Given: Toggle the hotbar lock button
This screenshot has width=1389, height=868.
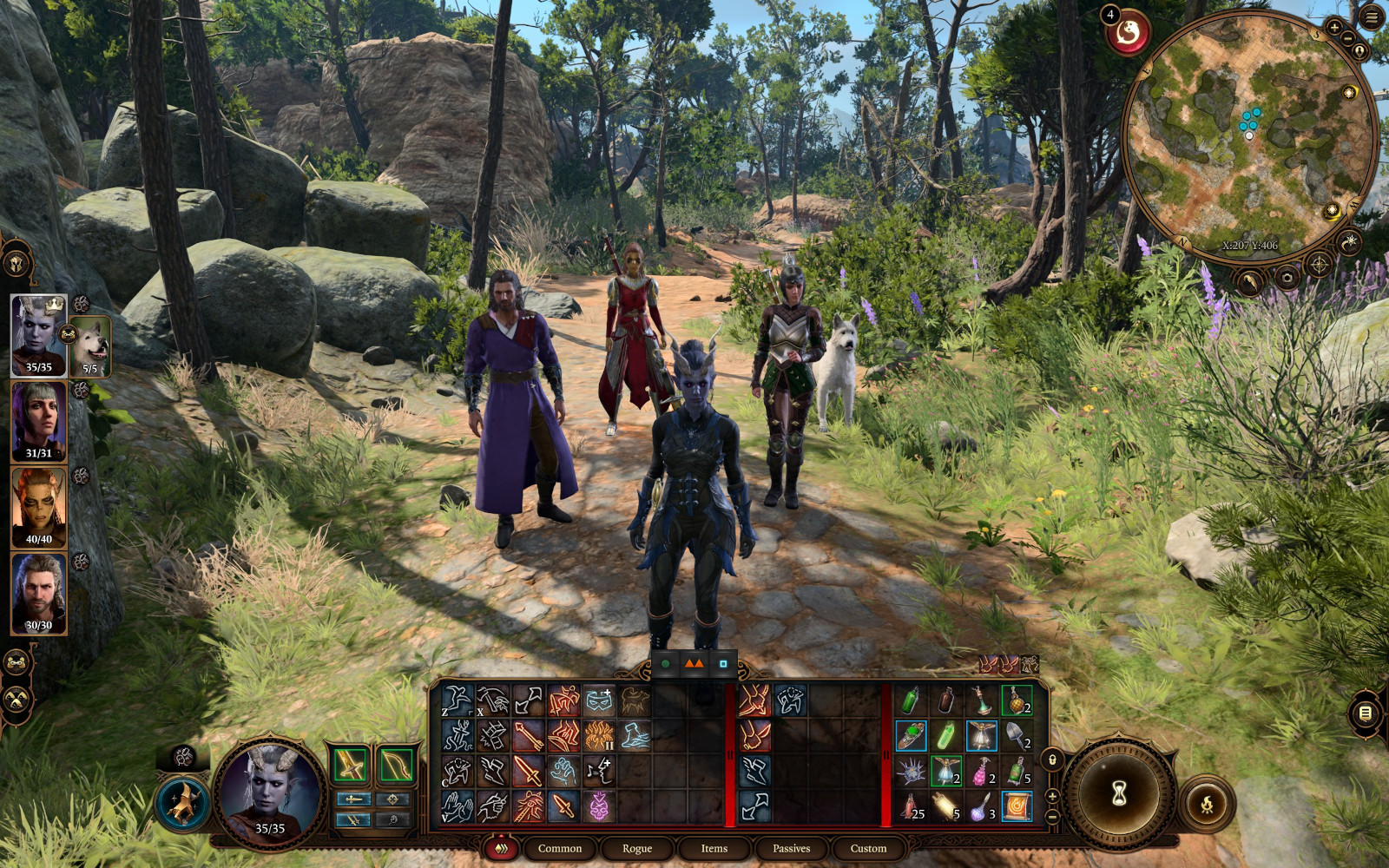Looking at the screenshot, I should (x=1052, y=760).
